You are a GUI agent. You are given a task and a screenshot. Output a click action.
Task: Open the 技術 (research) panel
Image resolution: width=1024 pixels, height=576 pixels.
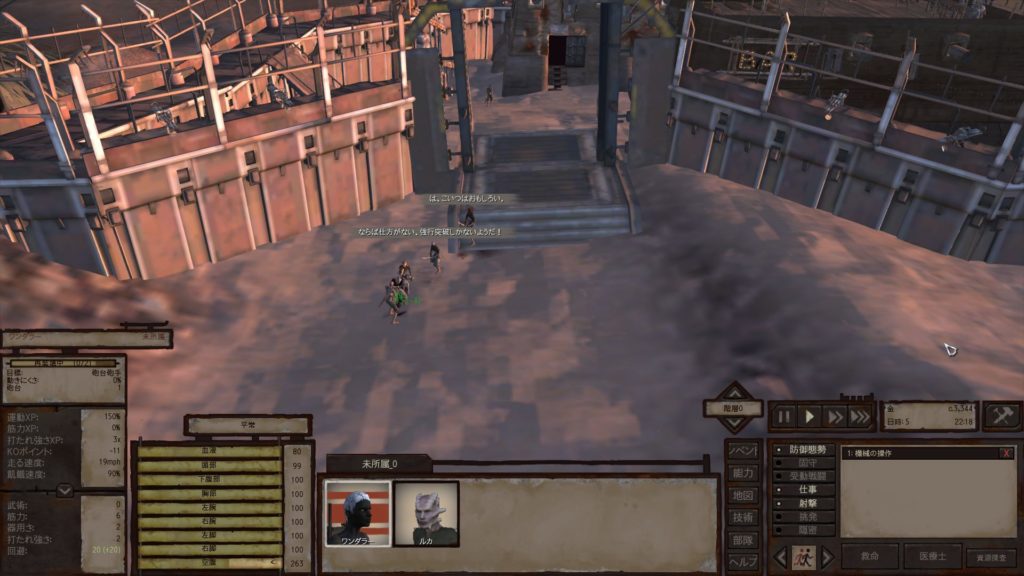pos(741,517)
